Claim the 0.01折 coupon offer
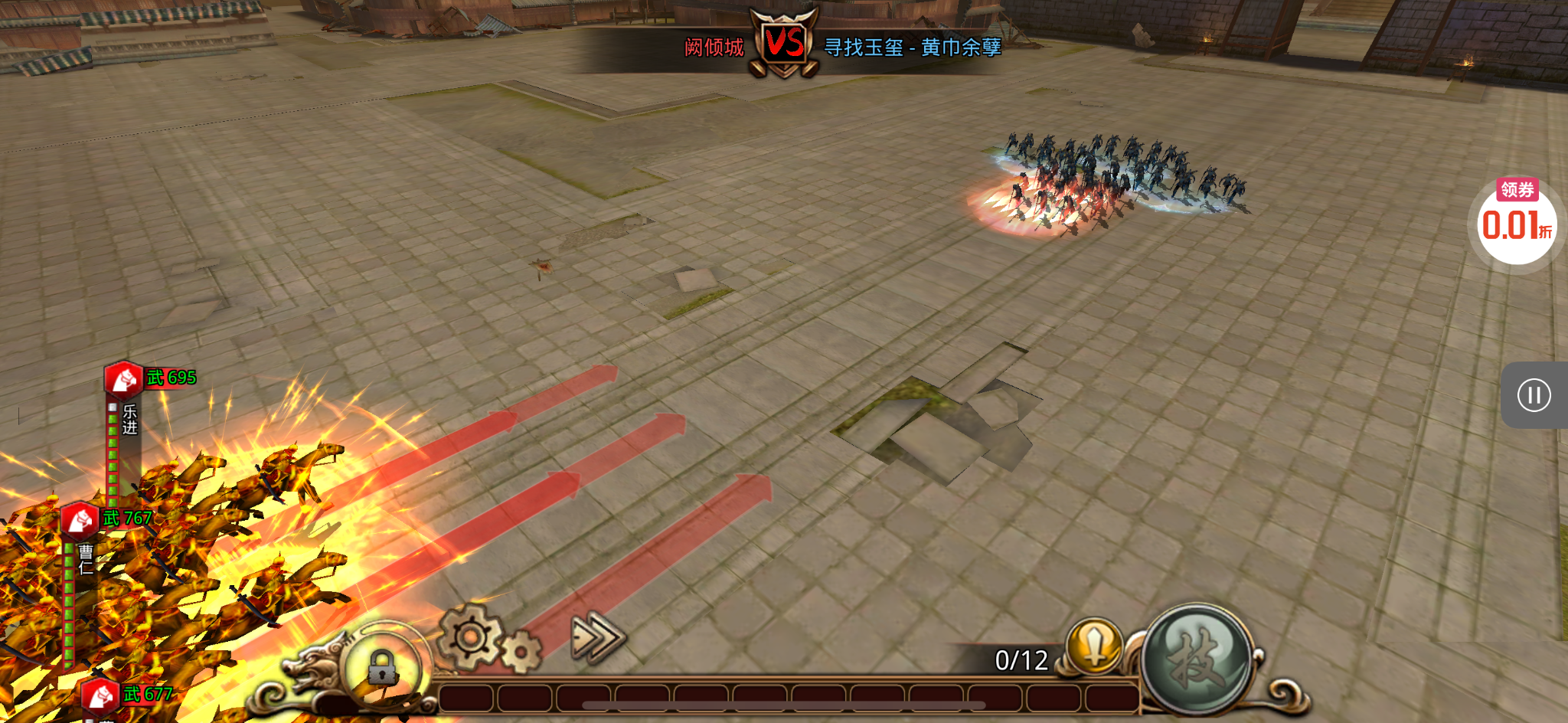This screenshot has height=723, width=1568. pos(1517,223)
